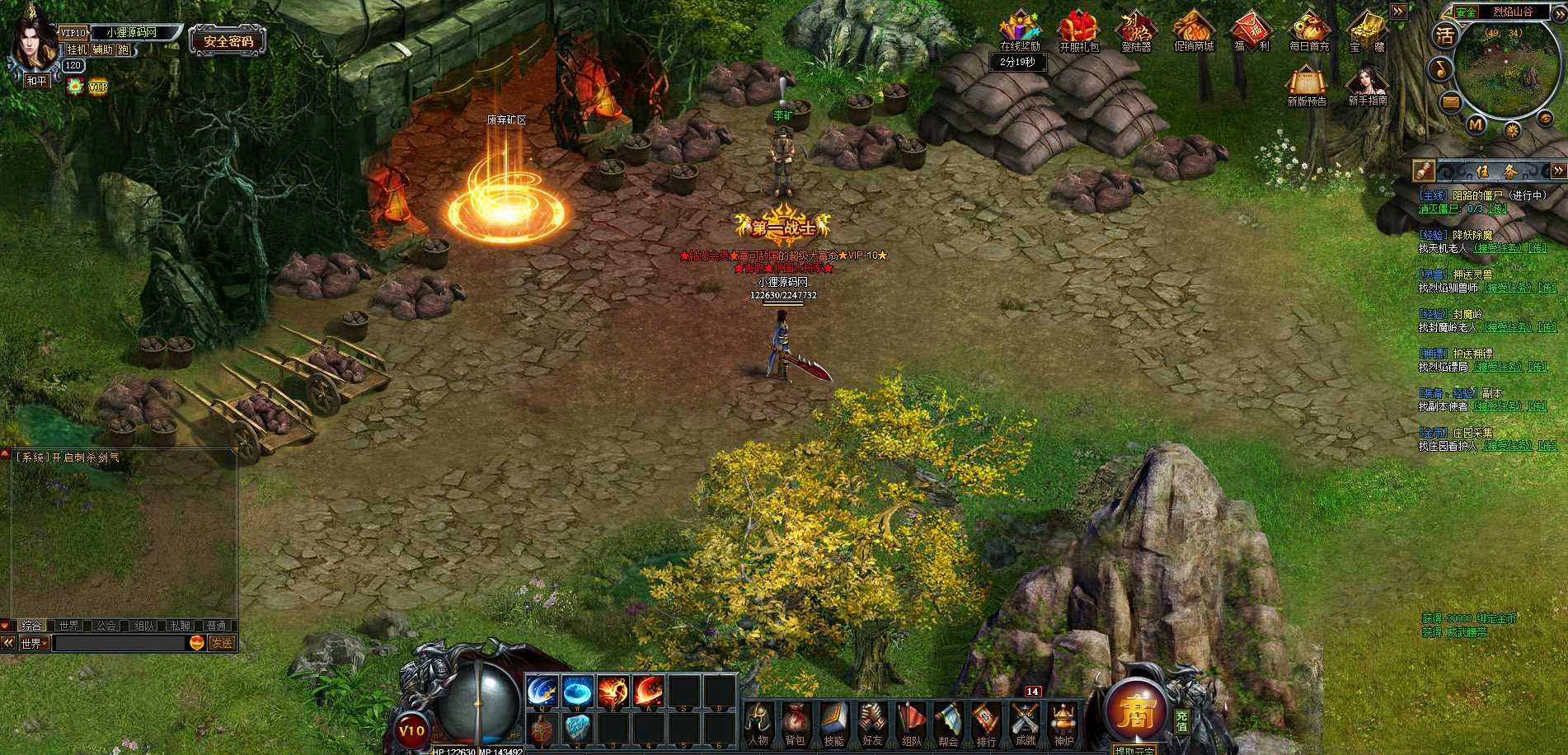The height and width of the screenshot is (755, 1568).
Task: Send the chat message with 发送
Action: 221,643
